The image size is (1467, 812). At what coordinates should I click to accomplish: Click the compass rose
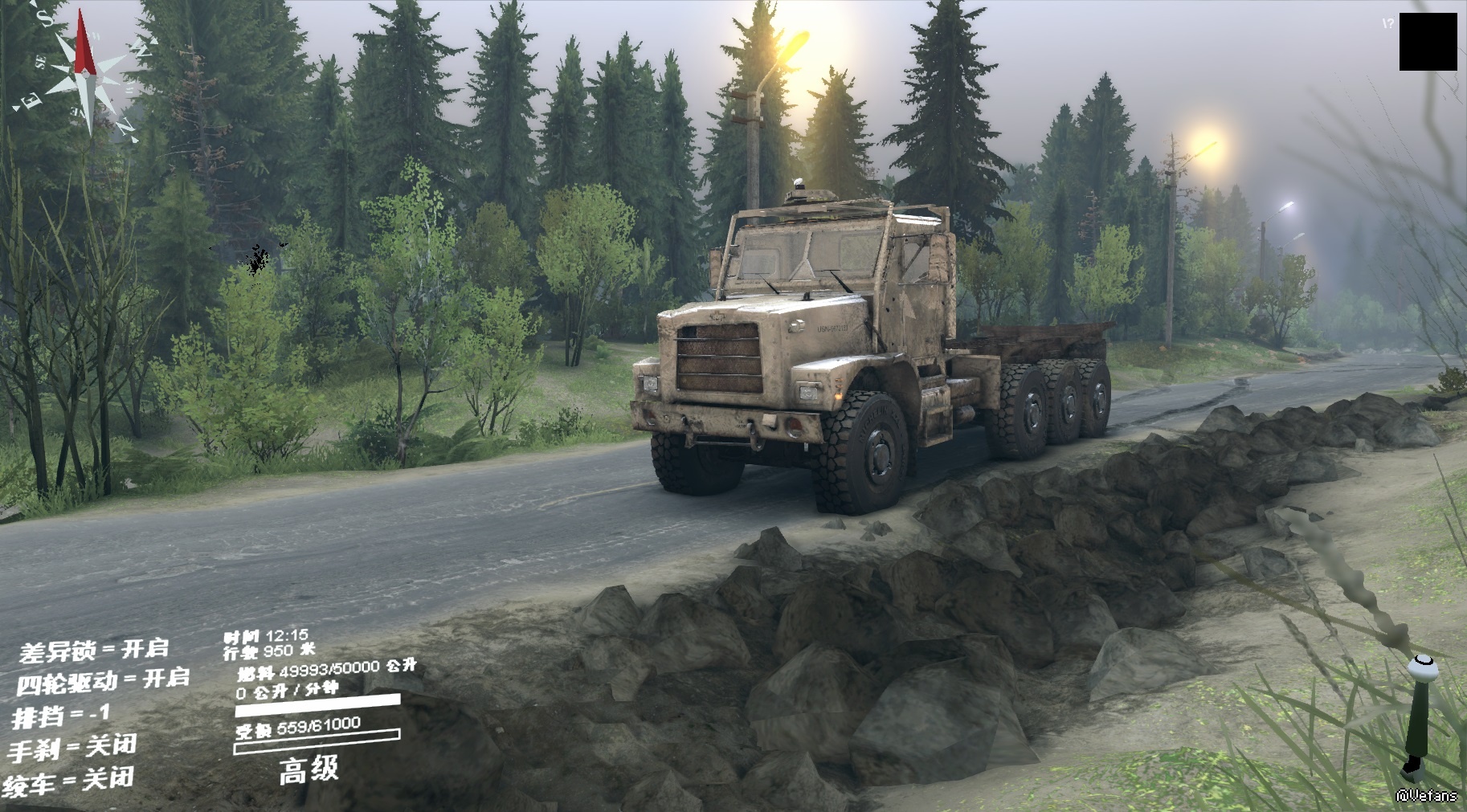(82, 71)
